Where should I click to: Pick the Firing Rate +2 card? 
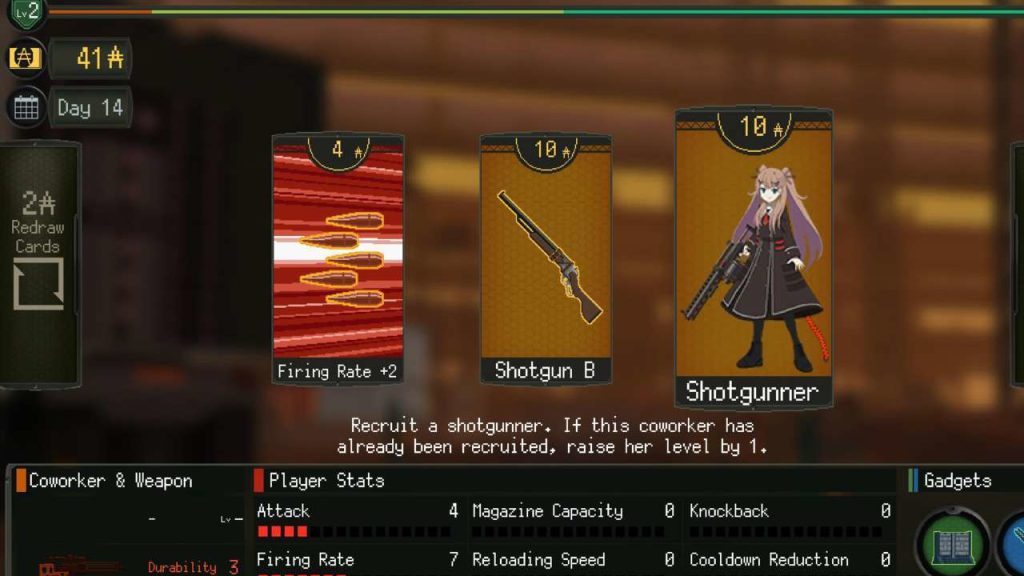click(337, 260)
